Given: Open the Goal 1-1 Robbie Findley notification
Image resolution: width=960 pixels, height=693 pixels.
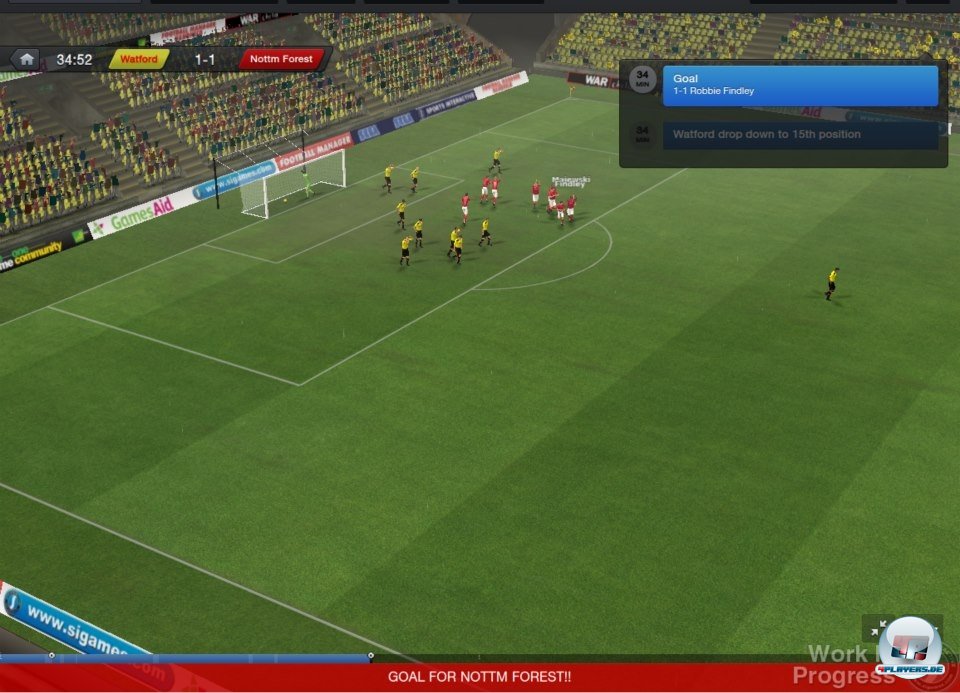Looking at the screenshot, I should (800, 85).
